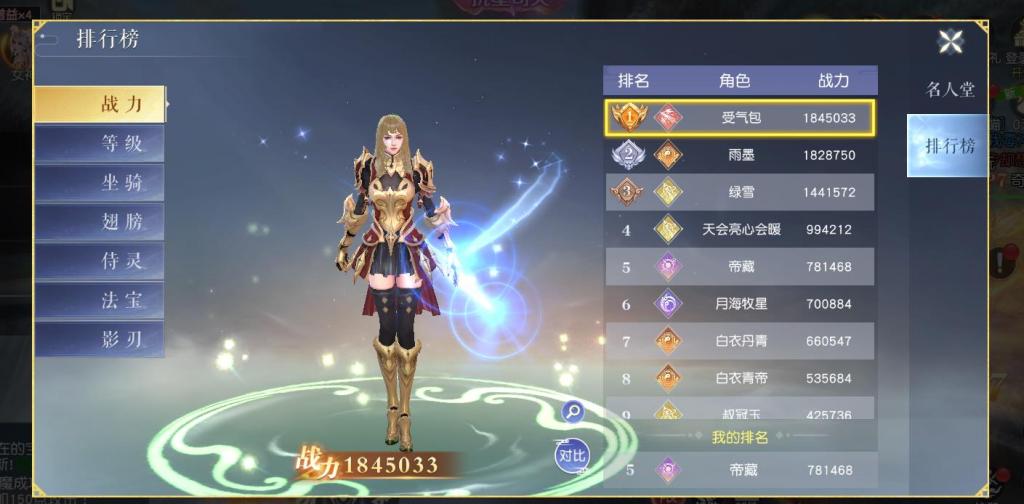Switch to the 侍灵 ranking tab

pos(100,262)
